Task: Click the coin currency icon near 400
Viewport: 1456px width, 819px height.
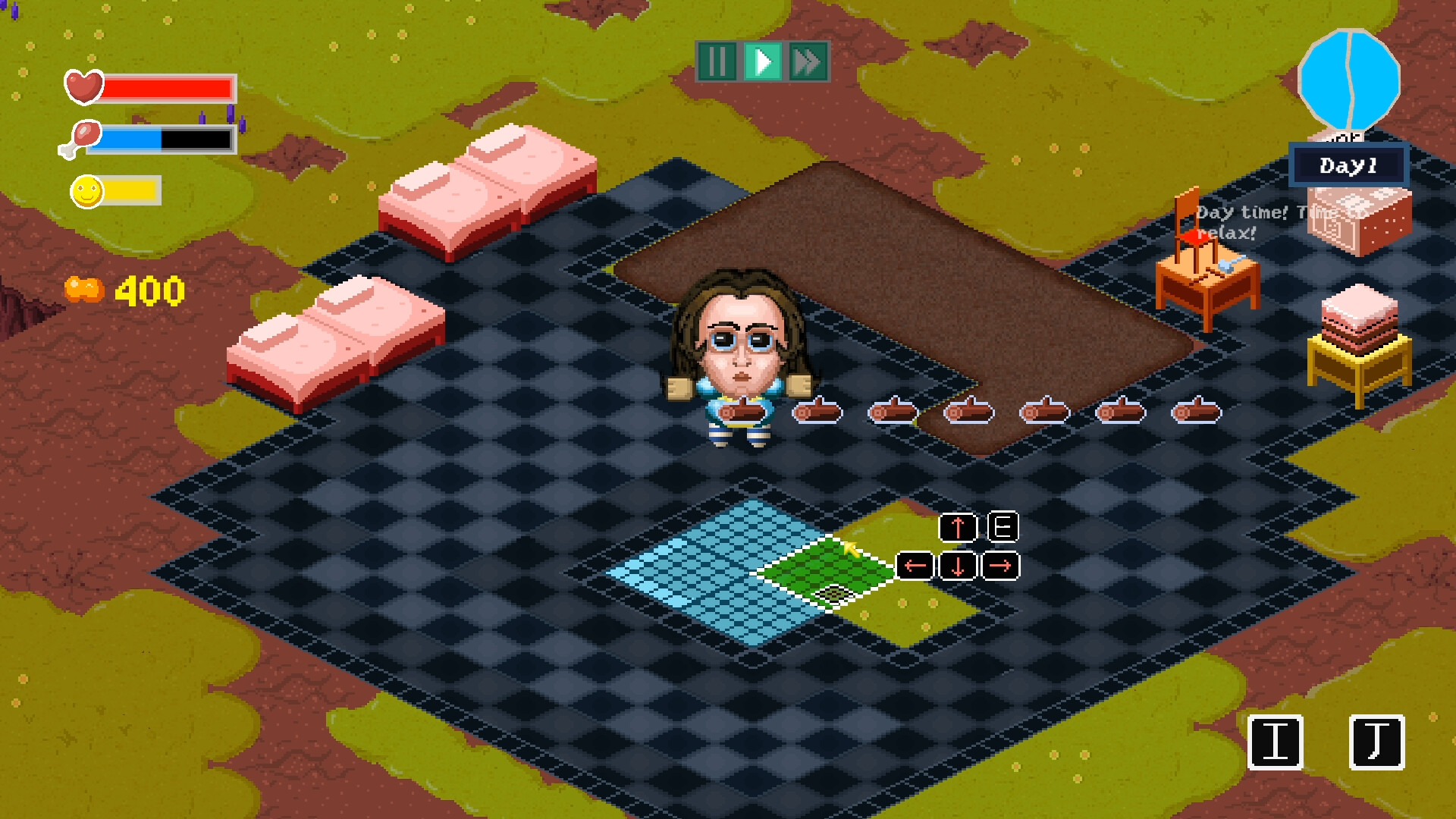Action: pos(86,289)
